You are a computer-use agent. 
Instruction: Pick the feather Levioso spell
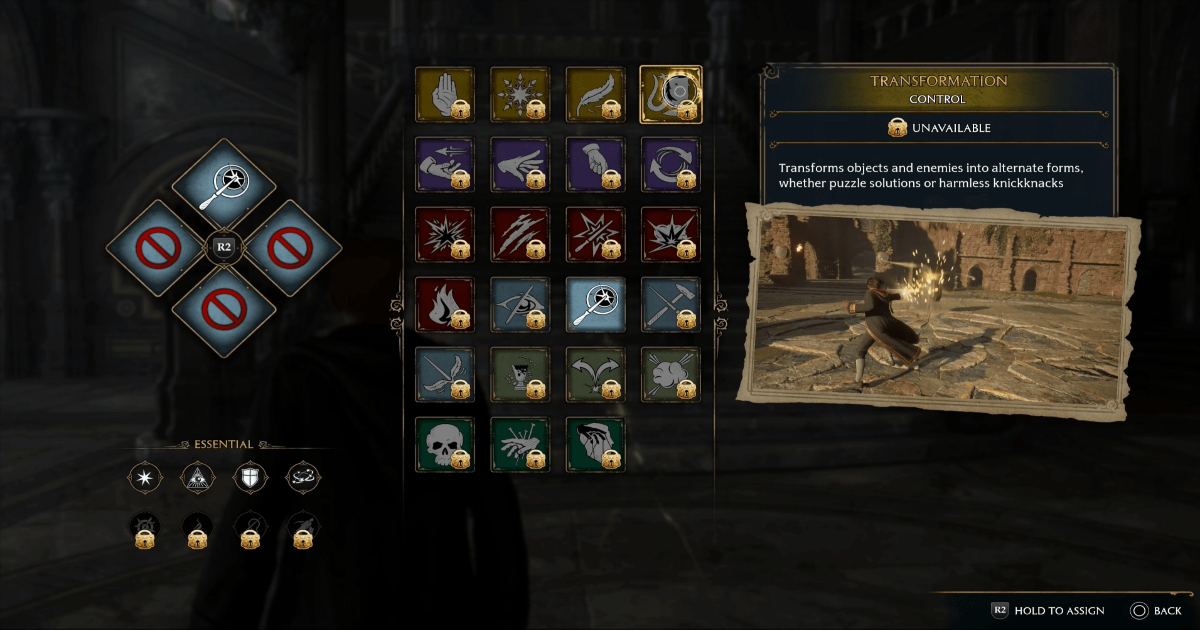pyautogui.click(x=595, y=94)
